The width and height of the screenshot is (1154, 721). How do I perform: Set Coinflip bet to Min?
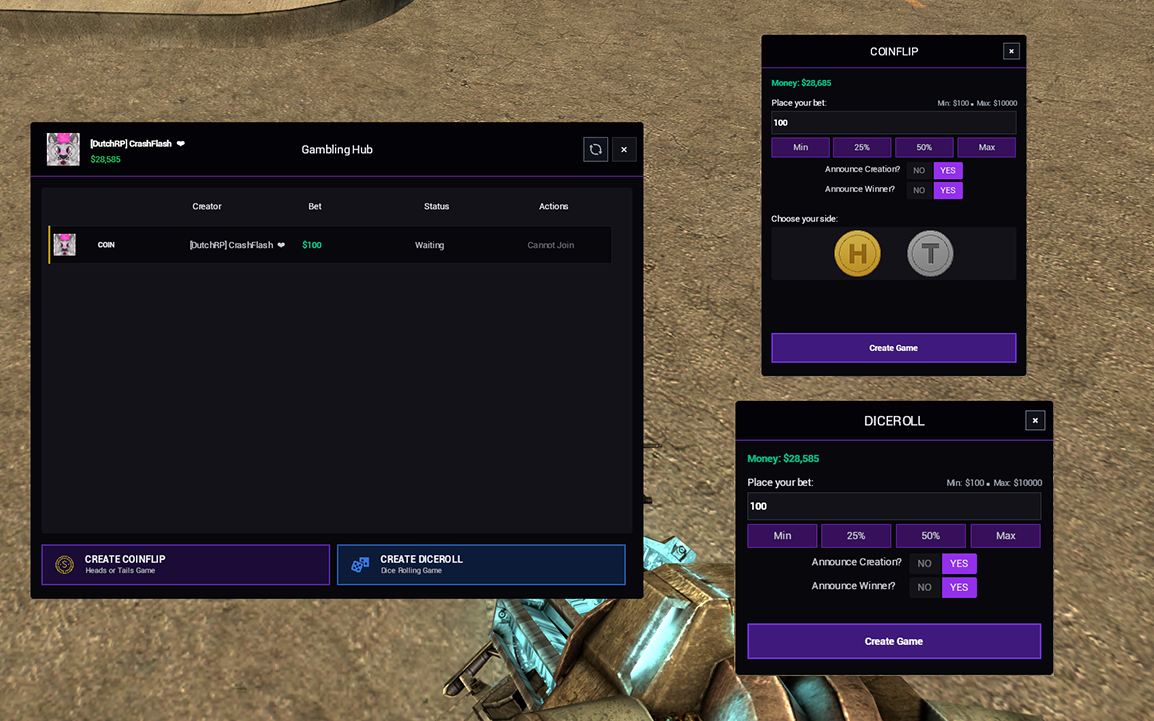[800, 148]
